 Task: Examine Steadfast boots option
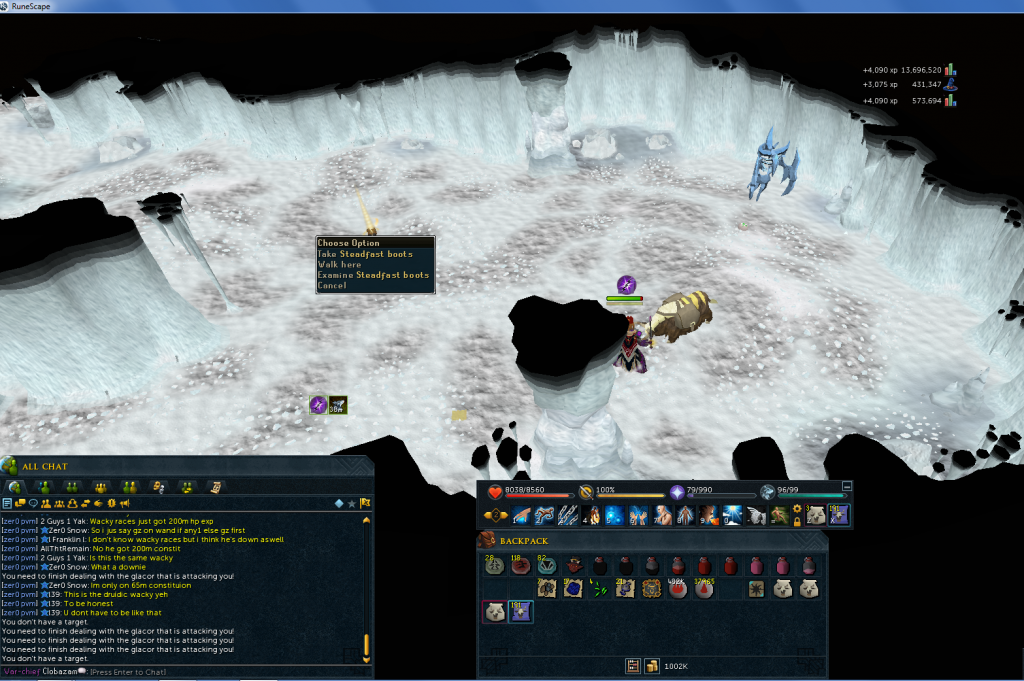point(373,275)
